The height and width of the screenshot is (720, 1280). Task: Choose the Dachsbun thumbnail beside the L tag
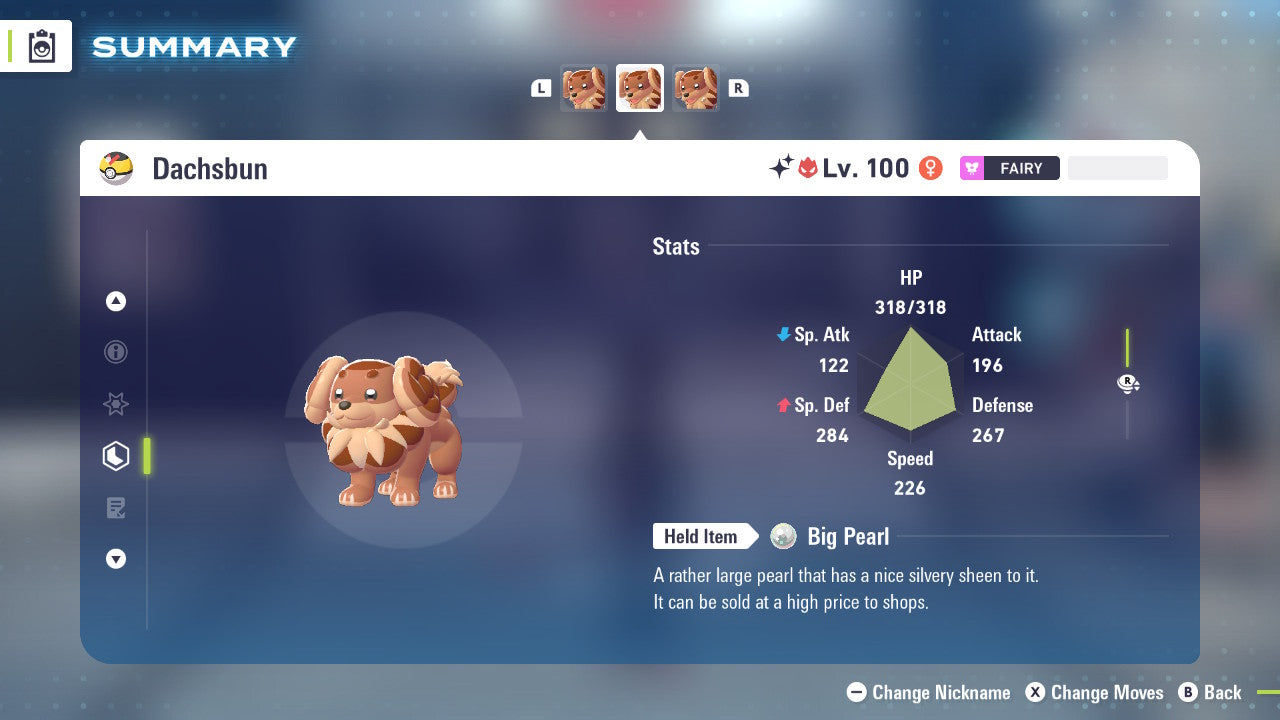coord(584,88)
